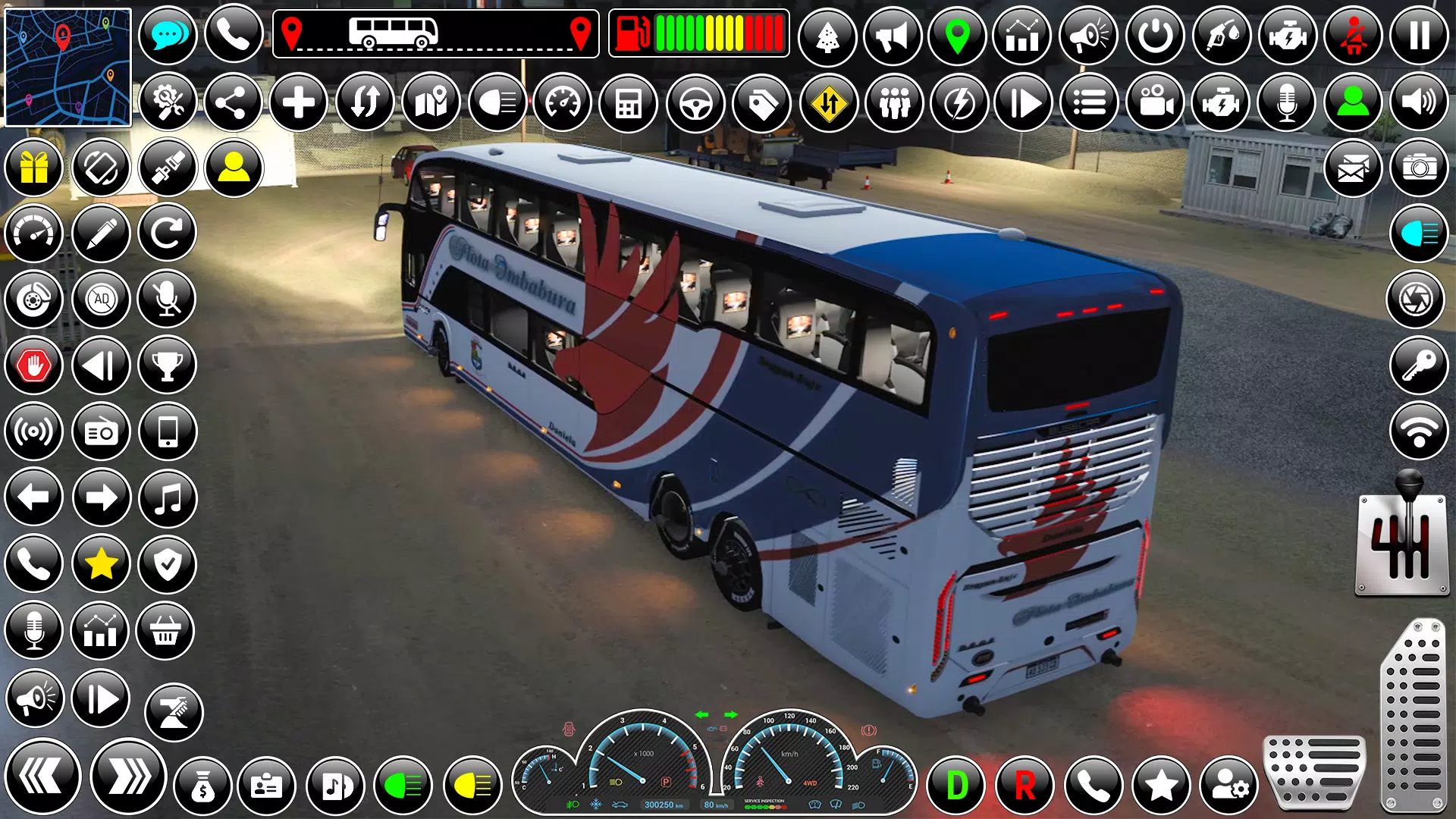Screen dimensions: 1456x819
Task: Select the handbrake stop icon
Action: (33, 365)
